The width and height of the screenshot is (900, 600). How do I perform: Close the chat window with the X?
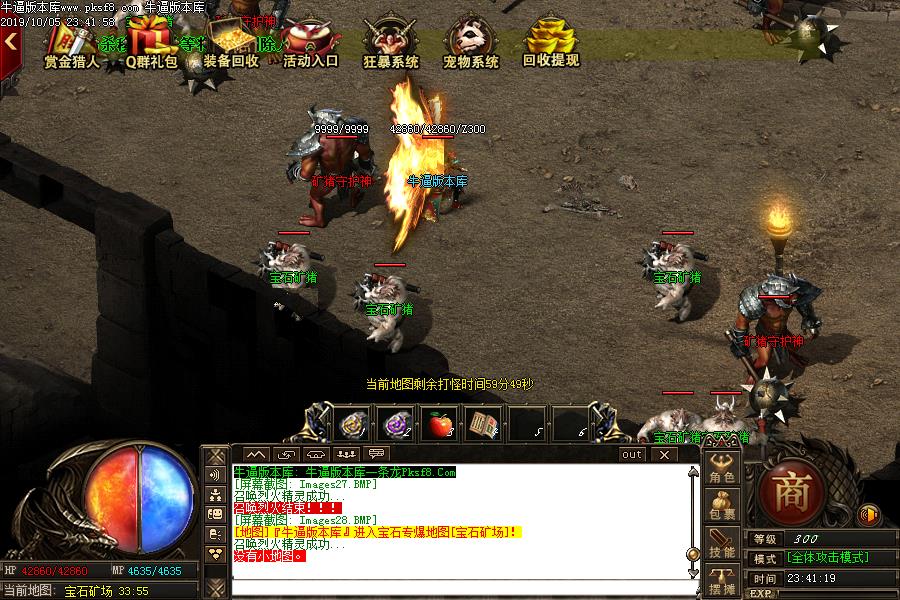(662, 454)
